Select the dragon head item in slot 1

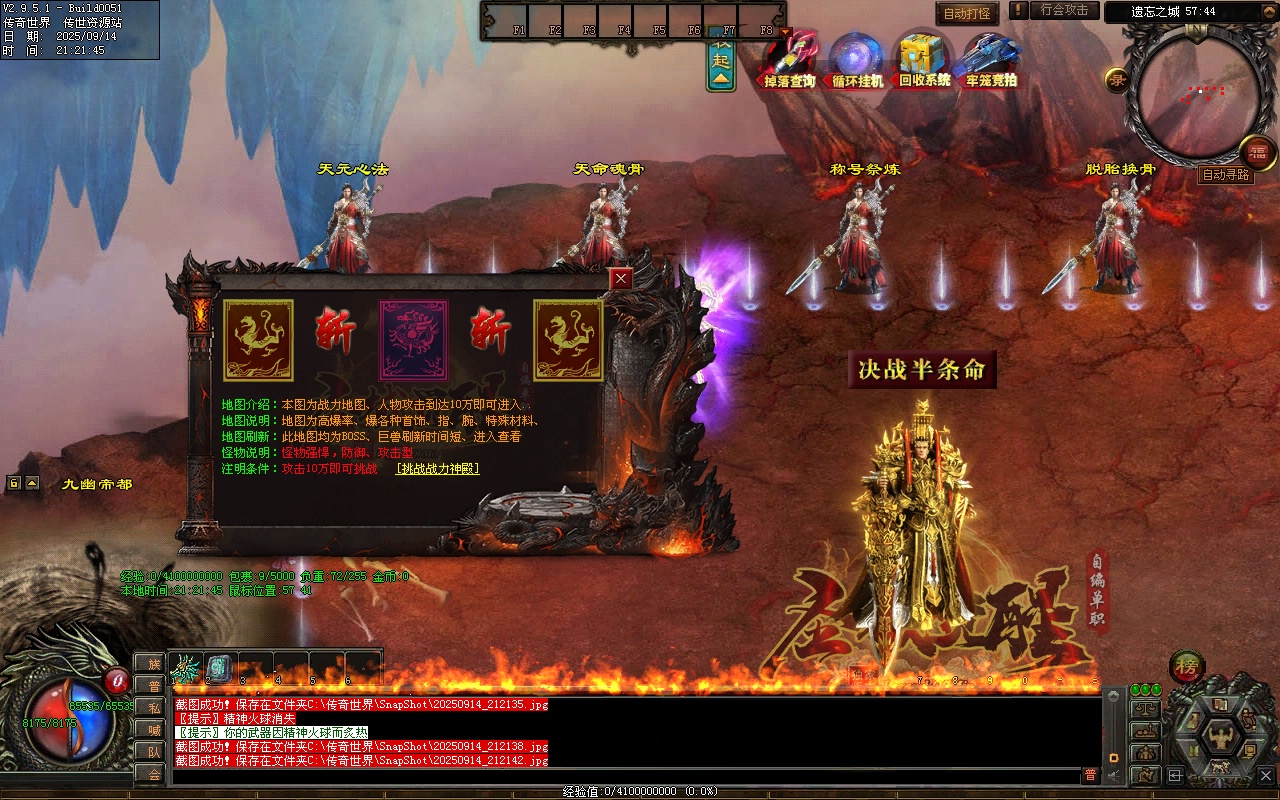[x=186, y=668]
